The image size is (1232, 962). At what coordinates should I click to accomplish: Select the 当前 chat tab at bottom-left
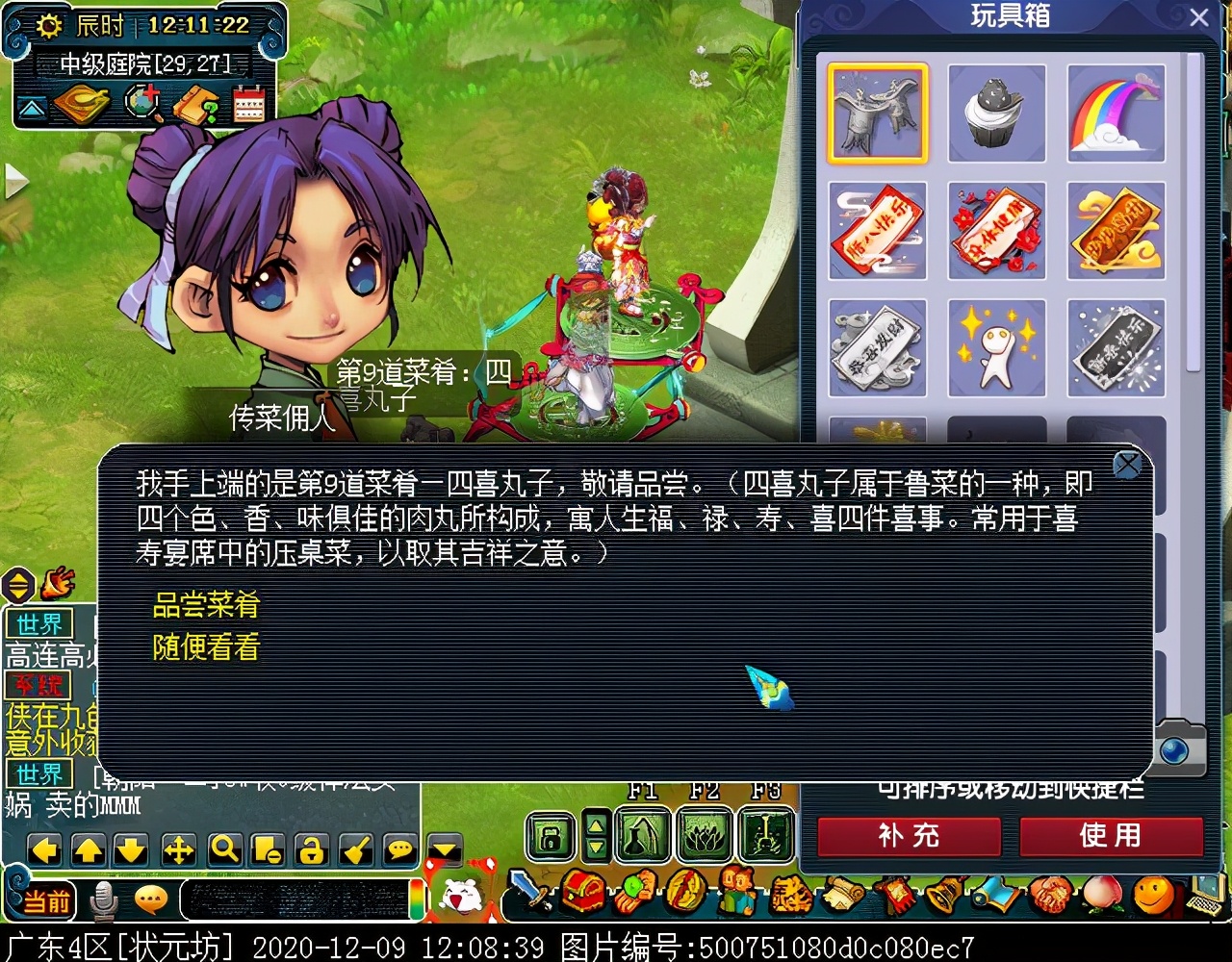coord(45,901)
